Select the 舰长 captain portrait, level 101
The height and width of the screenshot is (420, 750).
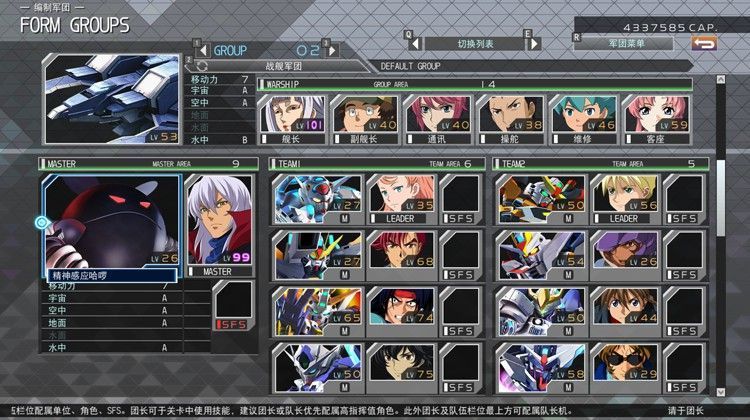point(291,121)
